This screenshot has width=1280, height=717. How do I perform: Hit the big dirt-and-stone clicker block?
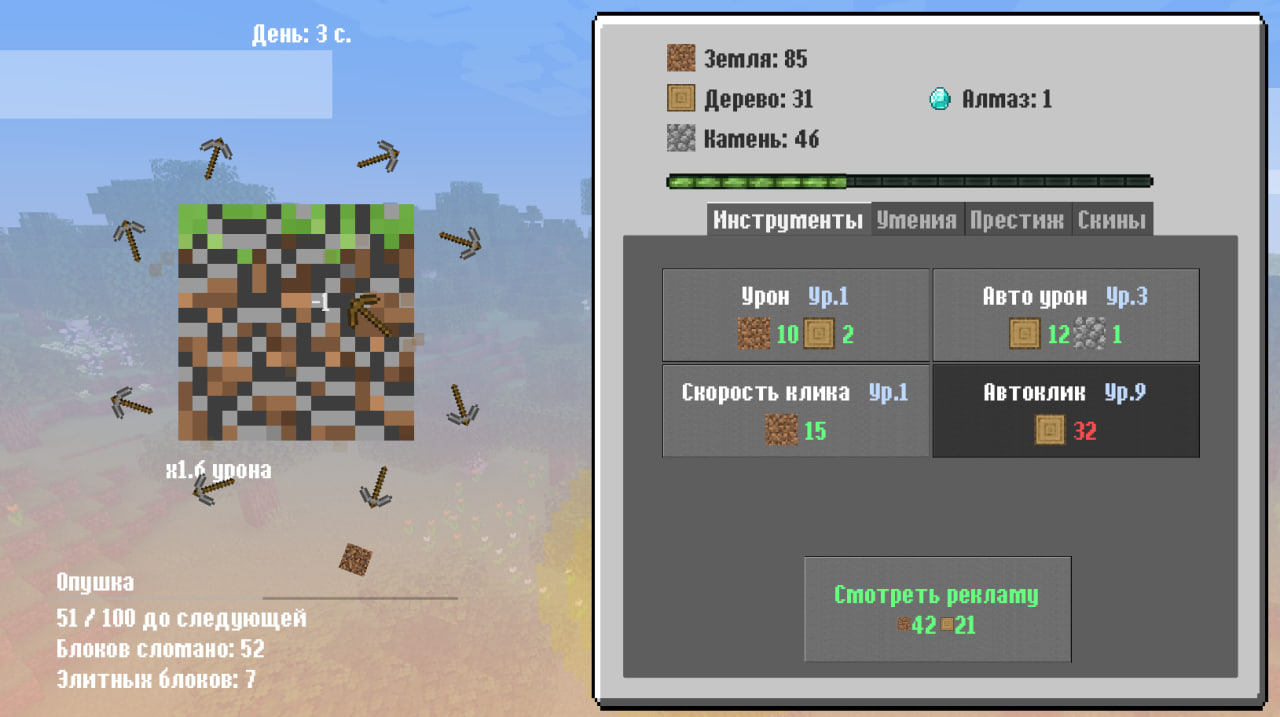pos(296,322)
